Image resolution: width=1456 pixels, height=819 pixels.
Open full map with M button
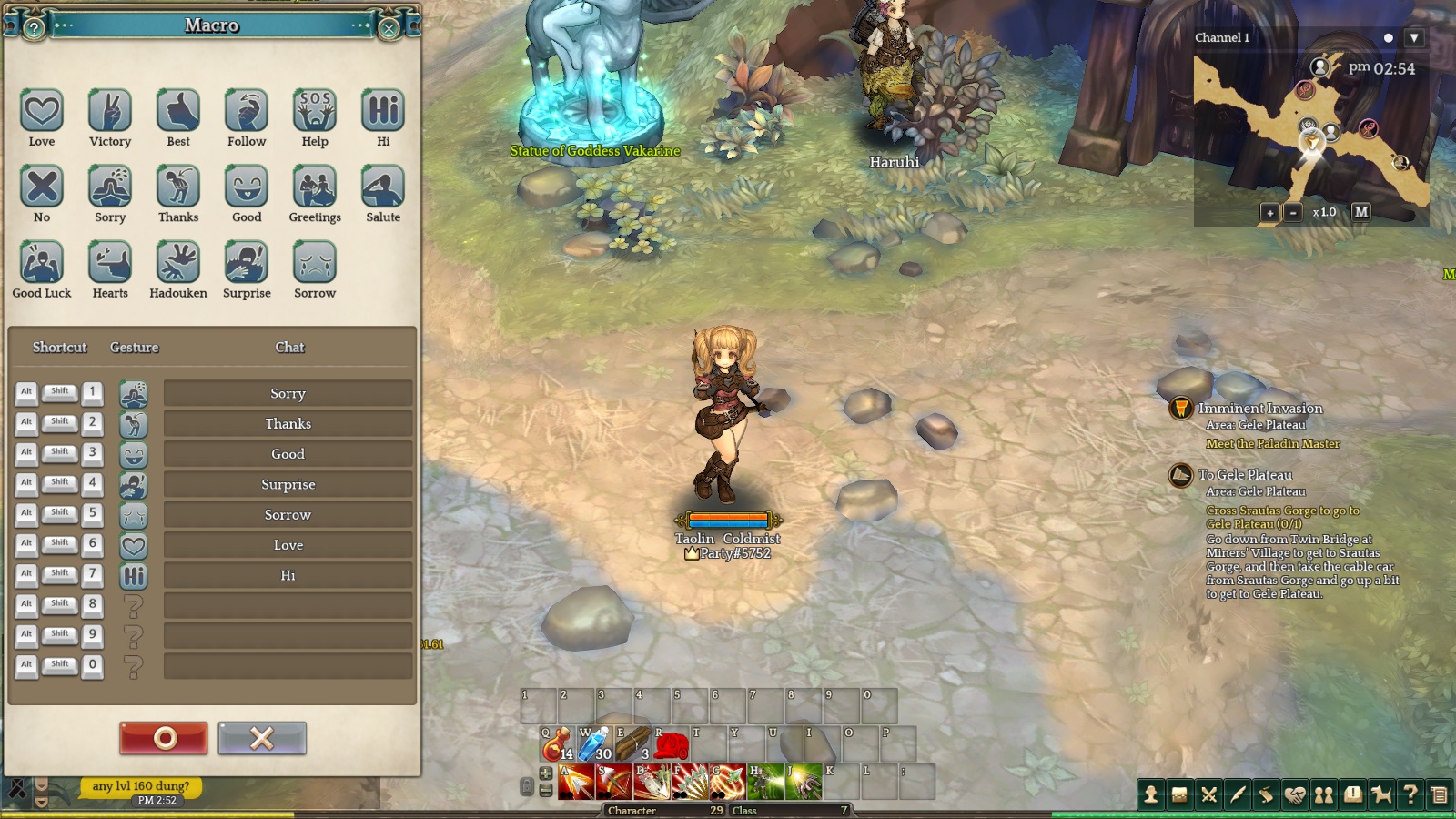pyautogui.click(x=1361, y=211)
